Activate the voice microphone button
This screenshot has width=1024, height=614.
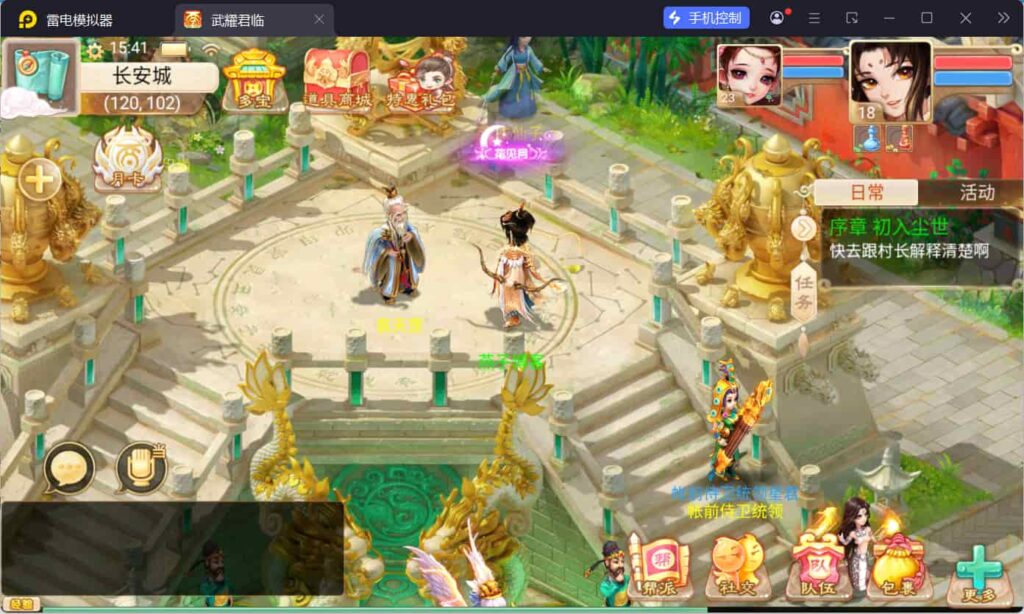pos(141,467)
